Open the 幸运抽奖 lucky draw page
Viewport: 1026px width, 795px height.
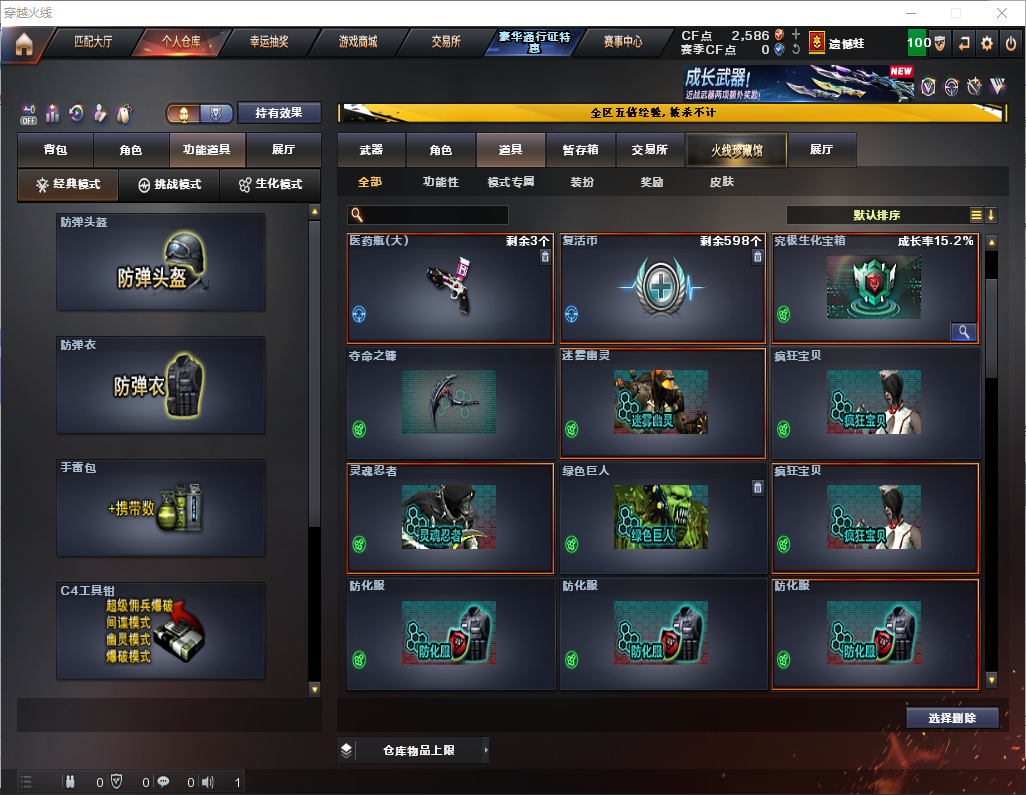click(x=269, y=42)
